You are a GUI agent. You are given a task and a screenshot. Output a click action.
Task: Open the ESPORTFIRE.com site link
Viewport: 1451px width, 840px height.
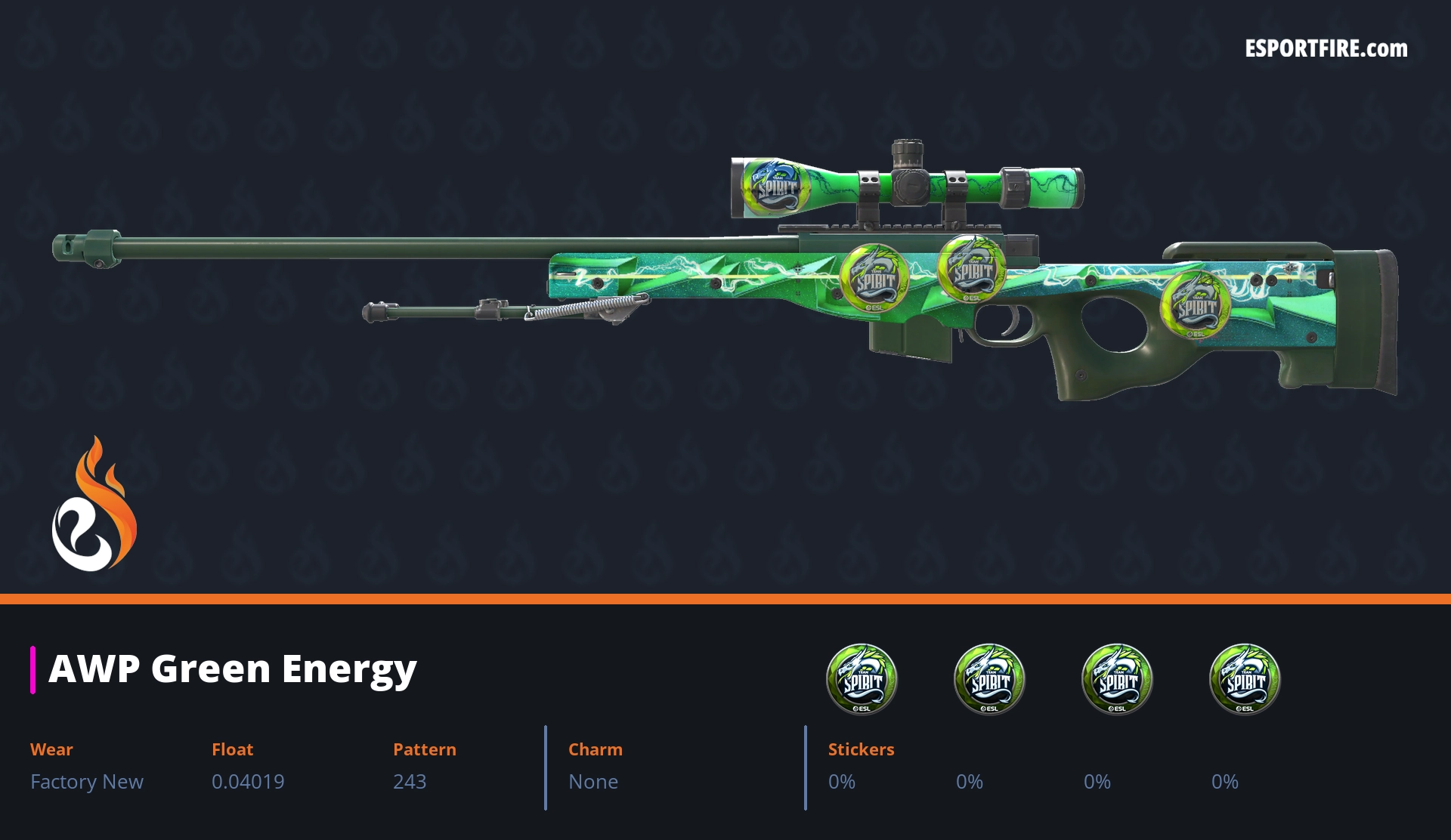click(1326, 49)
